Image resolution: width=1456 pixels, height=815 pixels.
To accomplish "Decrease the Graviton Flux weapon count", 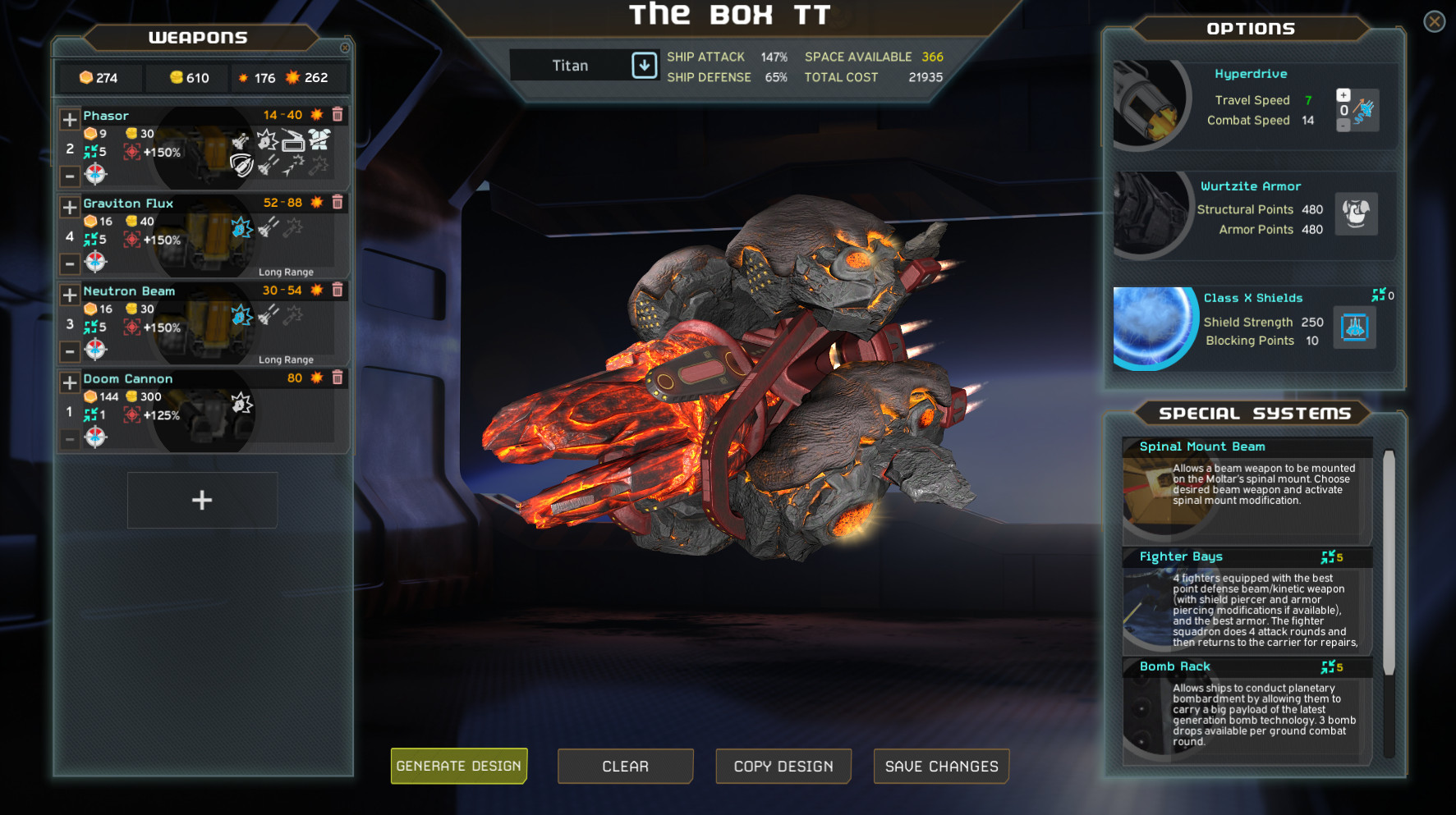I will click(70, 264).
